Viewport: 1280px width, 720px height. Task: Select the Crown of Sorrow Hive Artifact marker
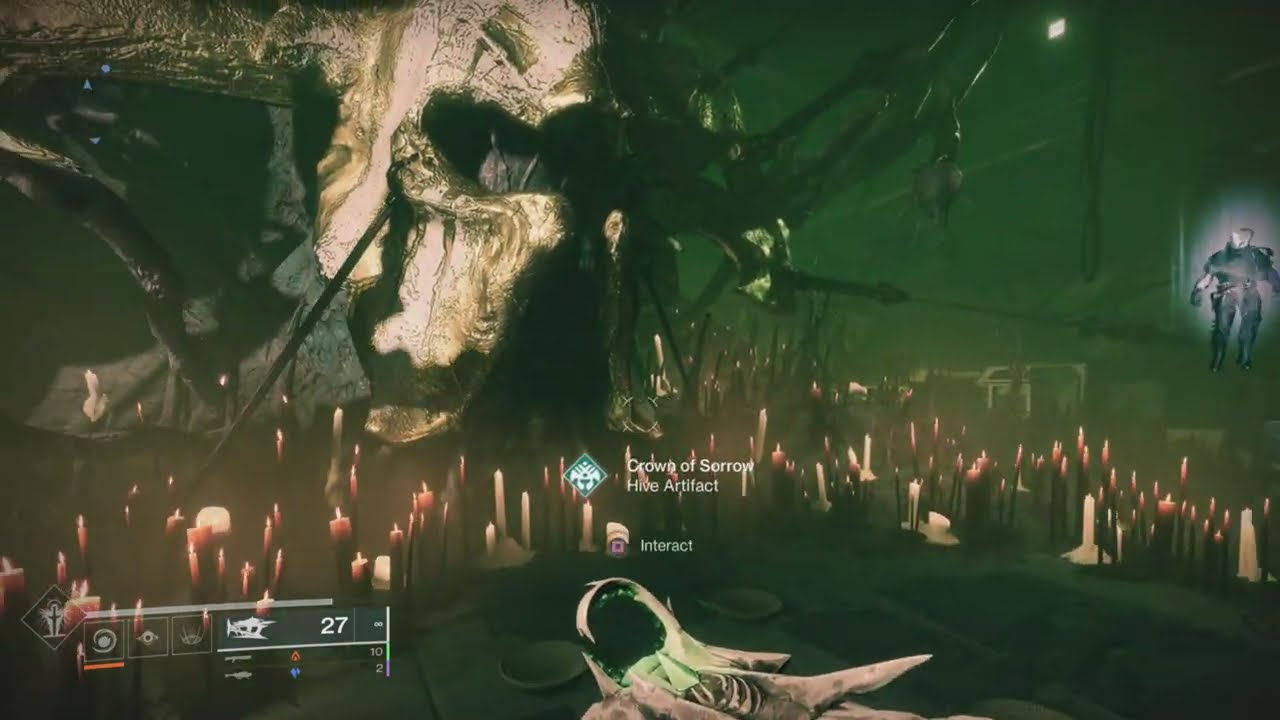(x=584, y=475)
